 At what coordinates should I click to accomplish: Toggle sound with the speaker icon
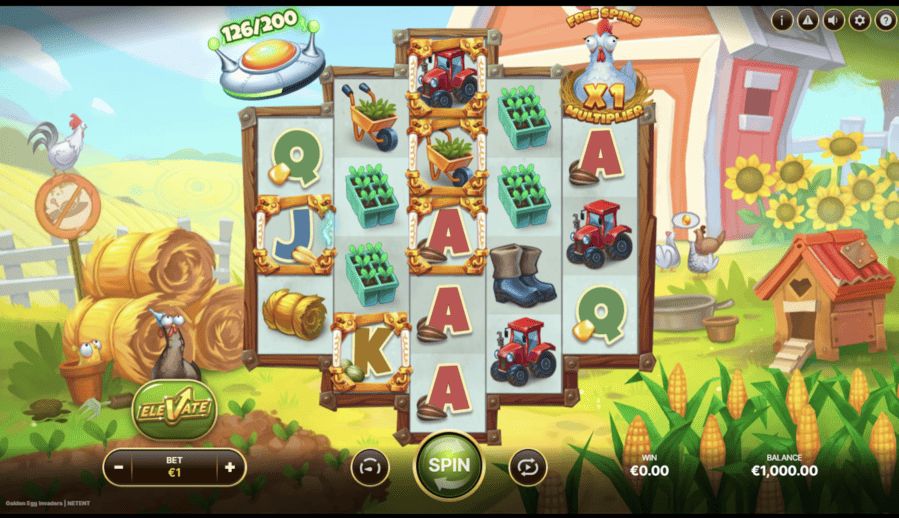pyautogui.click(x=834, y=19)
